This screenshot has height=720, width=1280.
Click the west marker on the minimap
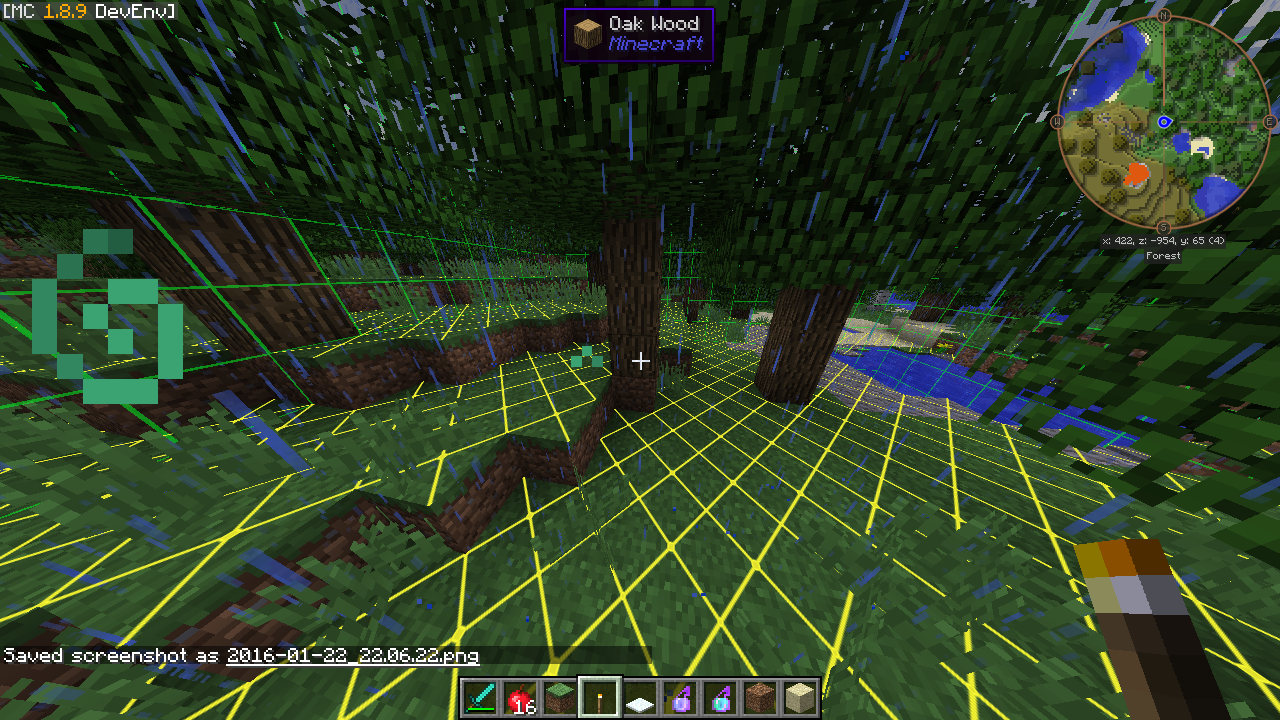tap(1057, 121)
